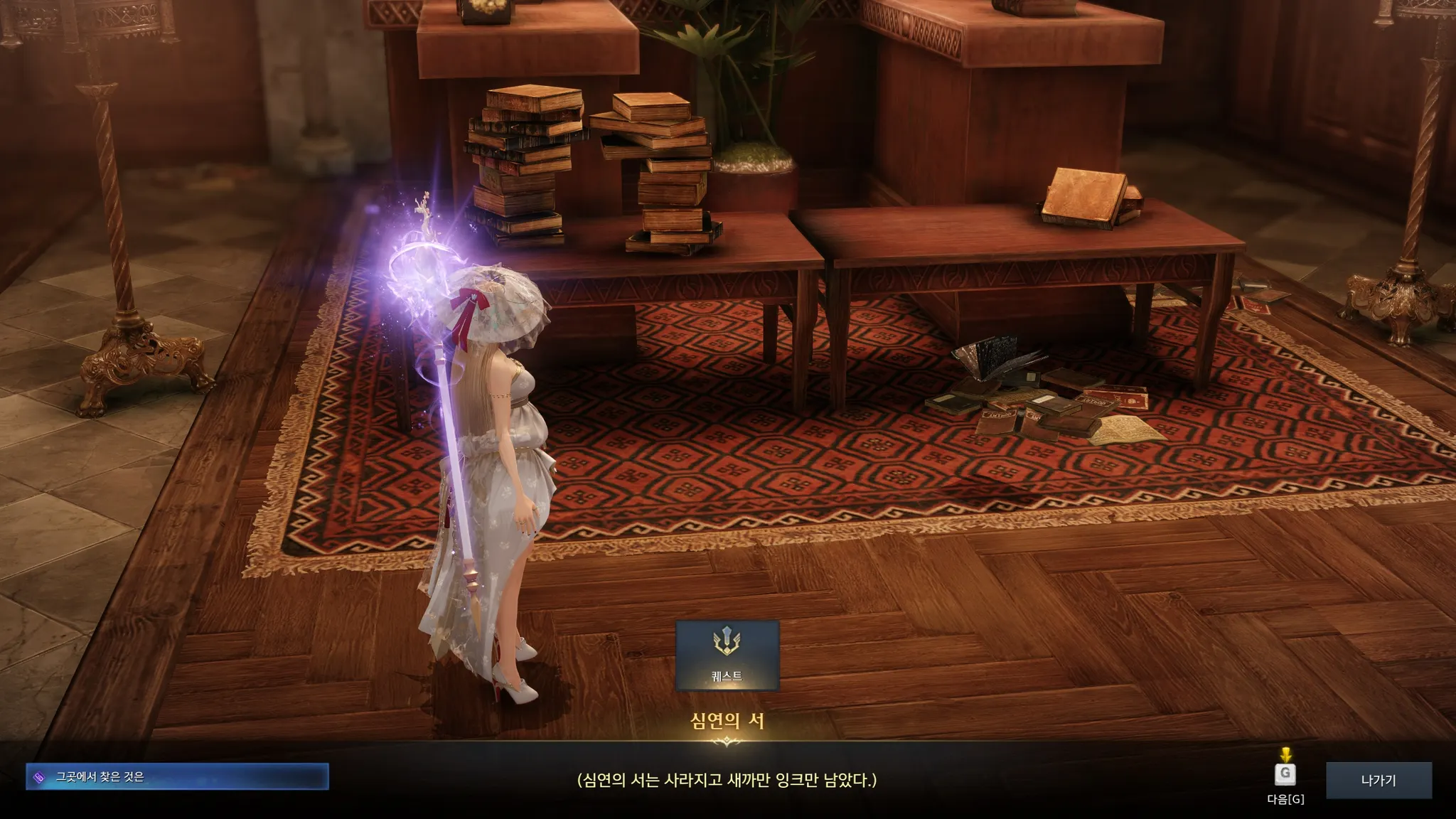Open the 퀘스트 quest panel
Viewport: 1456px width, 819px height.
coord(727,655)
